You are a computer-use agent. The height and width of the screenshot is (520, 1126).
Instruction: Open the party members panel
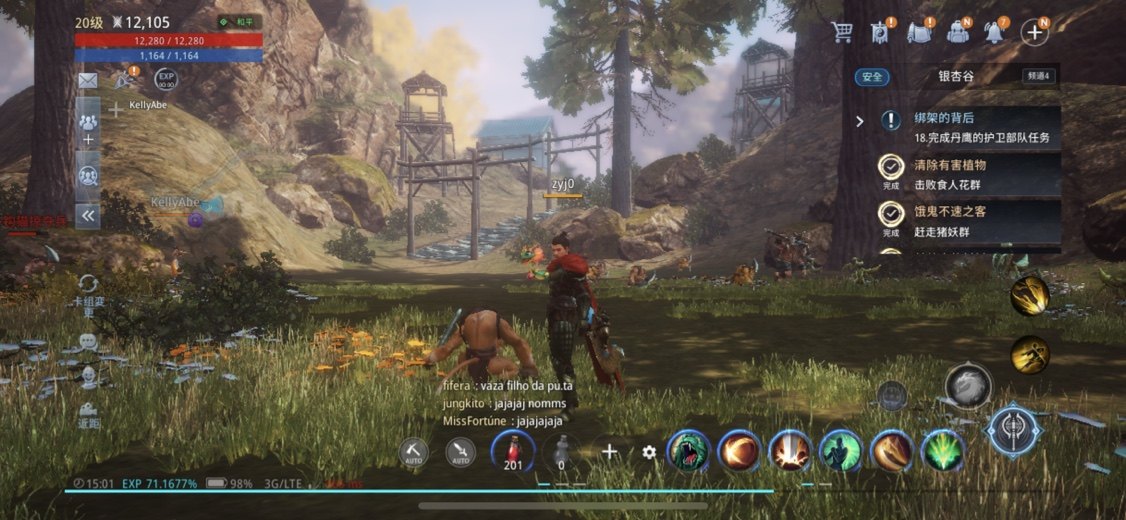click(x=88, y=118)
